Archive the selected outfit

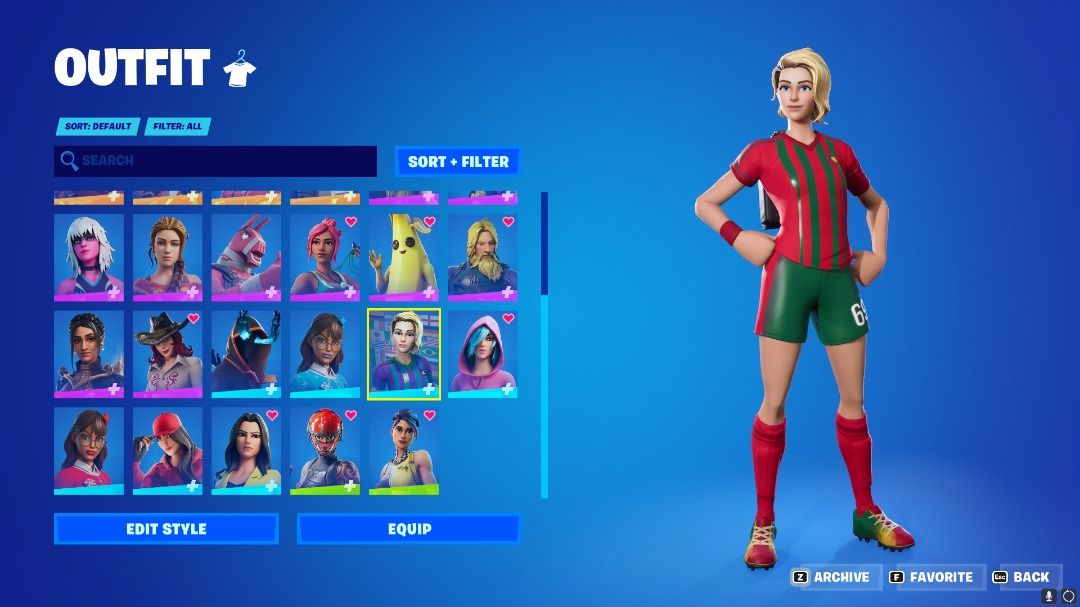(832, 577)
